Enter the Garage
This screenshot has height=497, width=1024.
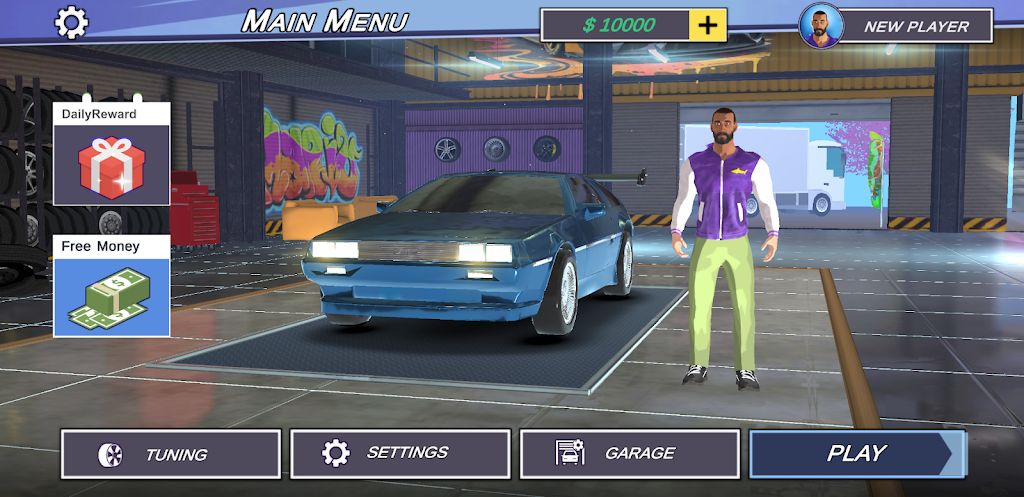[x=630, y=454]
